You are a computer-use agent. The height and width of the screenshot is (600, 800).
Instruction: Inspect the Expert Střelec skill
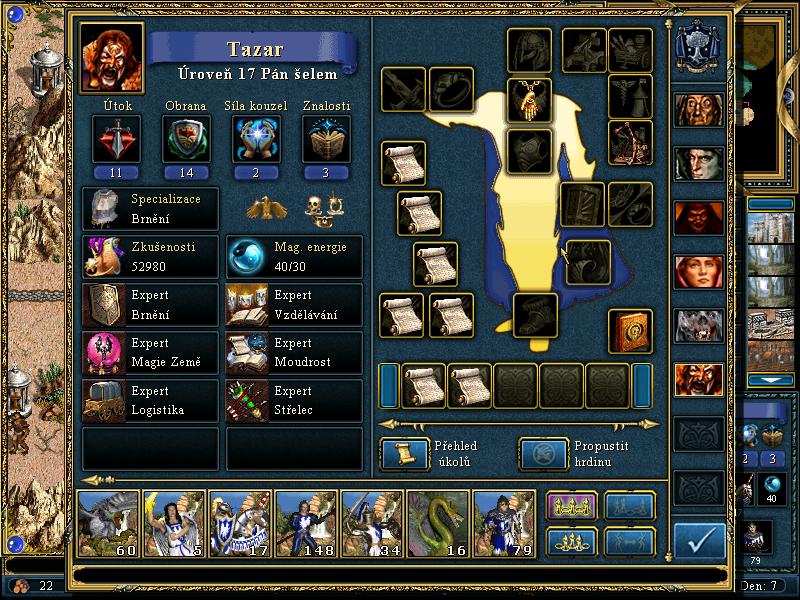click(294, 400)
